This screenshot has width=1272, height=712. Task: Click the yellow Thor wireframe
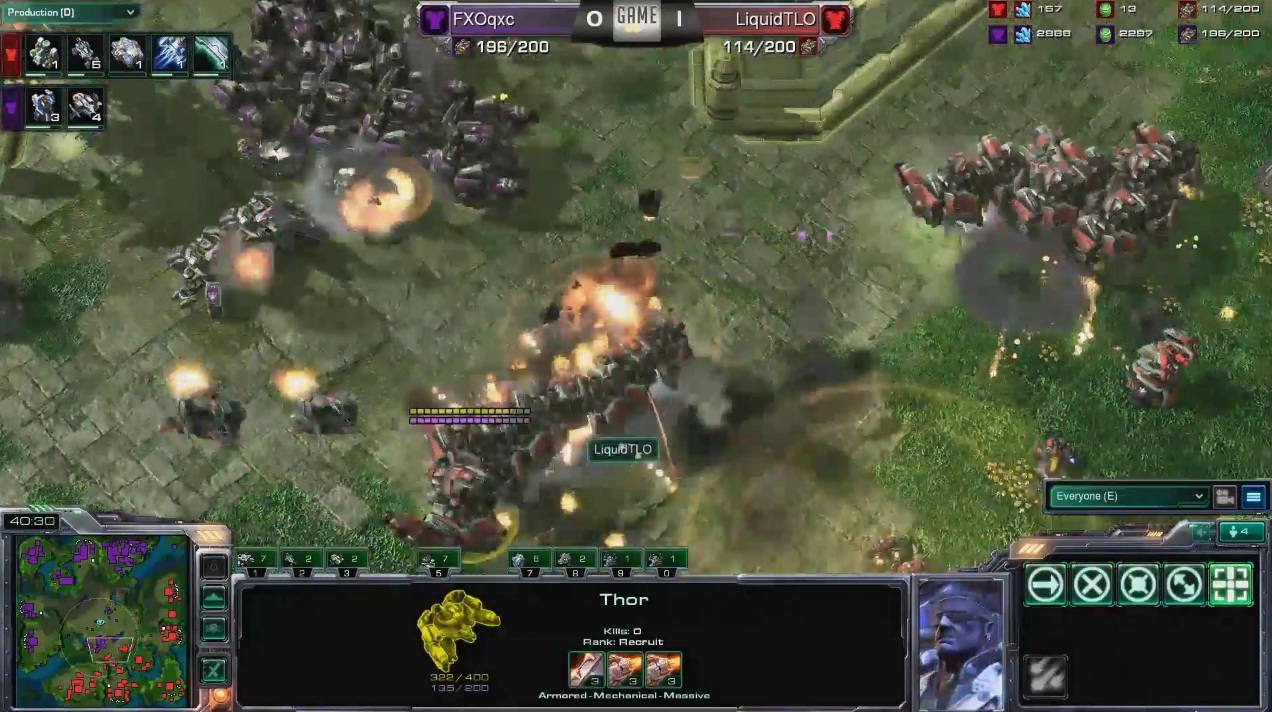click(x=457, y=628)
